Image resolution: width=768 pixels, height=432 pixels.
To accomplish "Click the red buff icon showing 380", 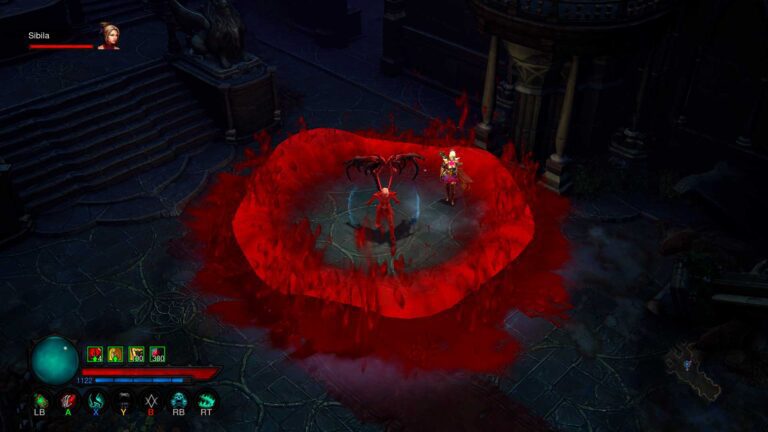I will pos(157,354).
